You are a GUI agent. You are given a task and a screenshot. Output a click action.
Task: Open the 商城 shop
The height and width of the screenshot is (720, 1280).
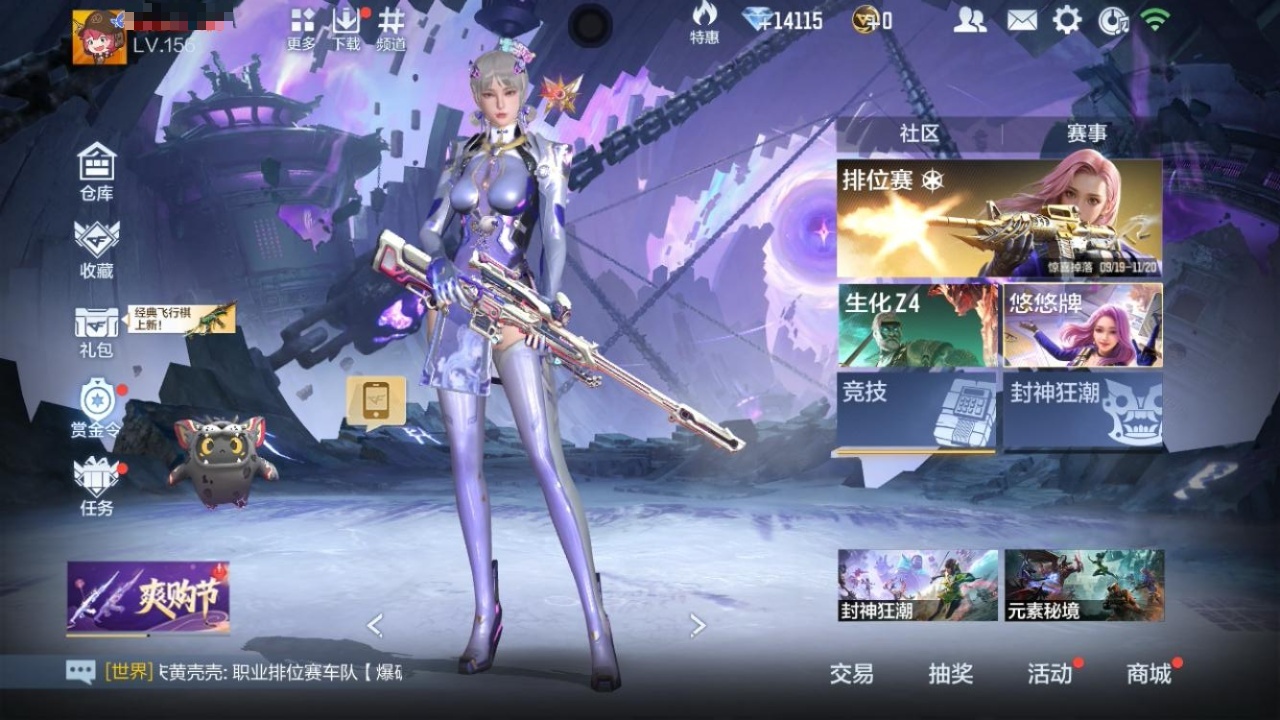point(1149,674)
